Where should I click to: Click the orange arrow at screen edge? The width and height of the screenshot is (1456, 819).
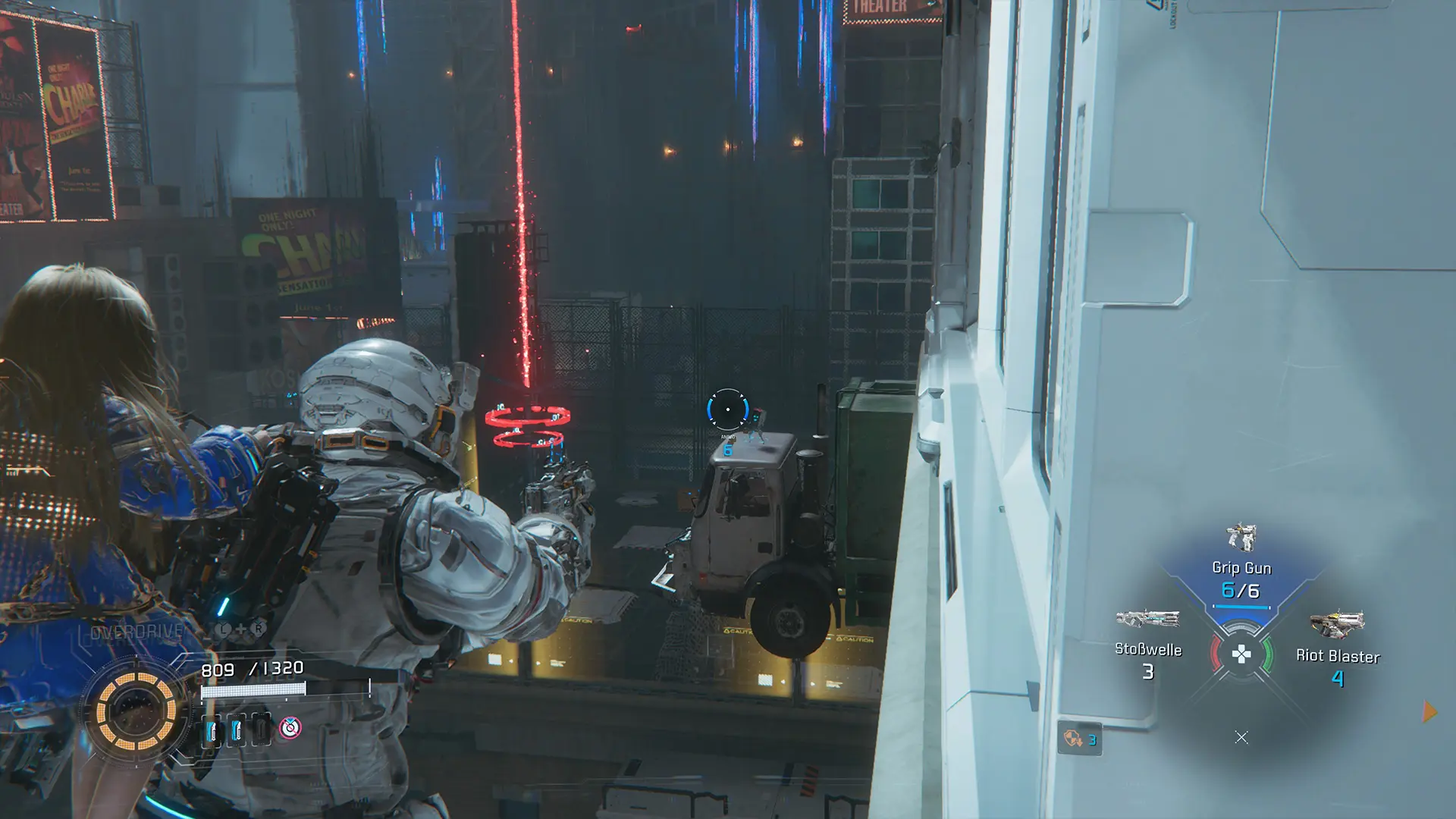pos(1429,712)
